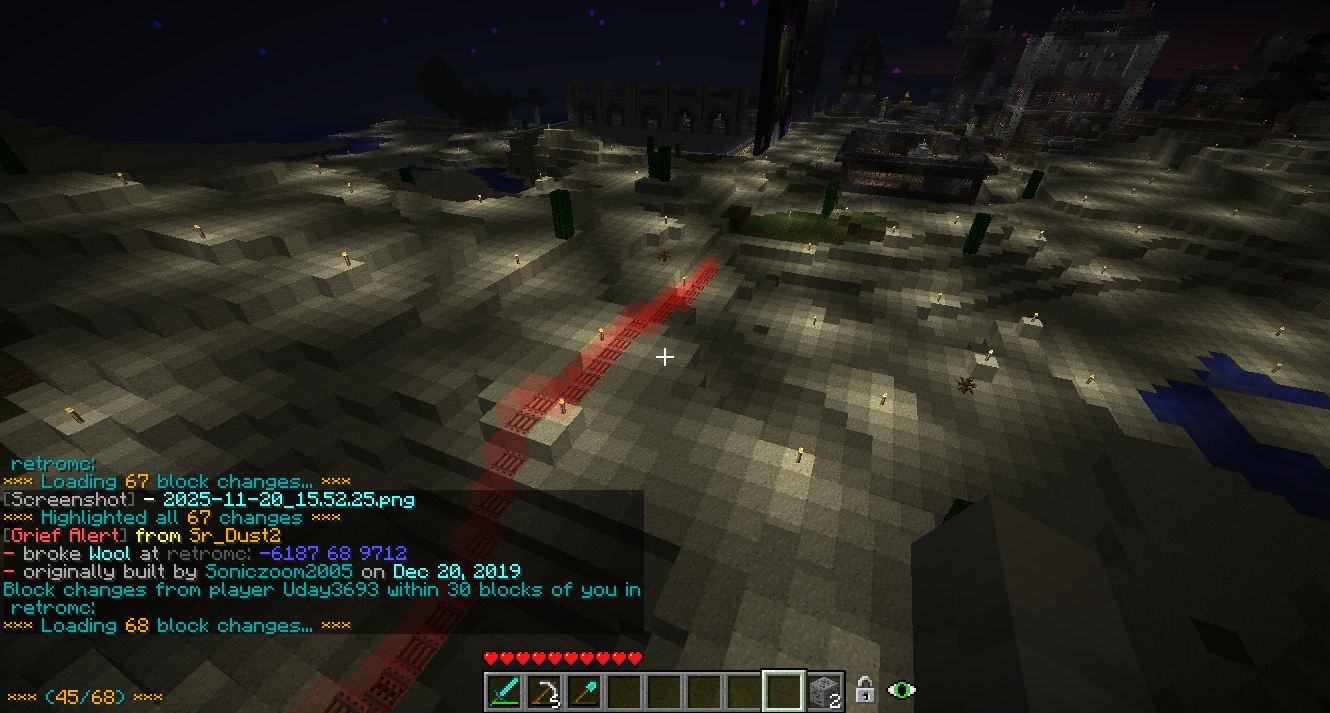The height and width of the screenshot is (713, 1330).
Task: Toggle the padlock icon beside the hotbar
Action: [865, 690]
